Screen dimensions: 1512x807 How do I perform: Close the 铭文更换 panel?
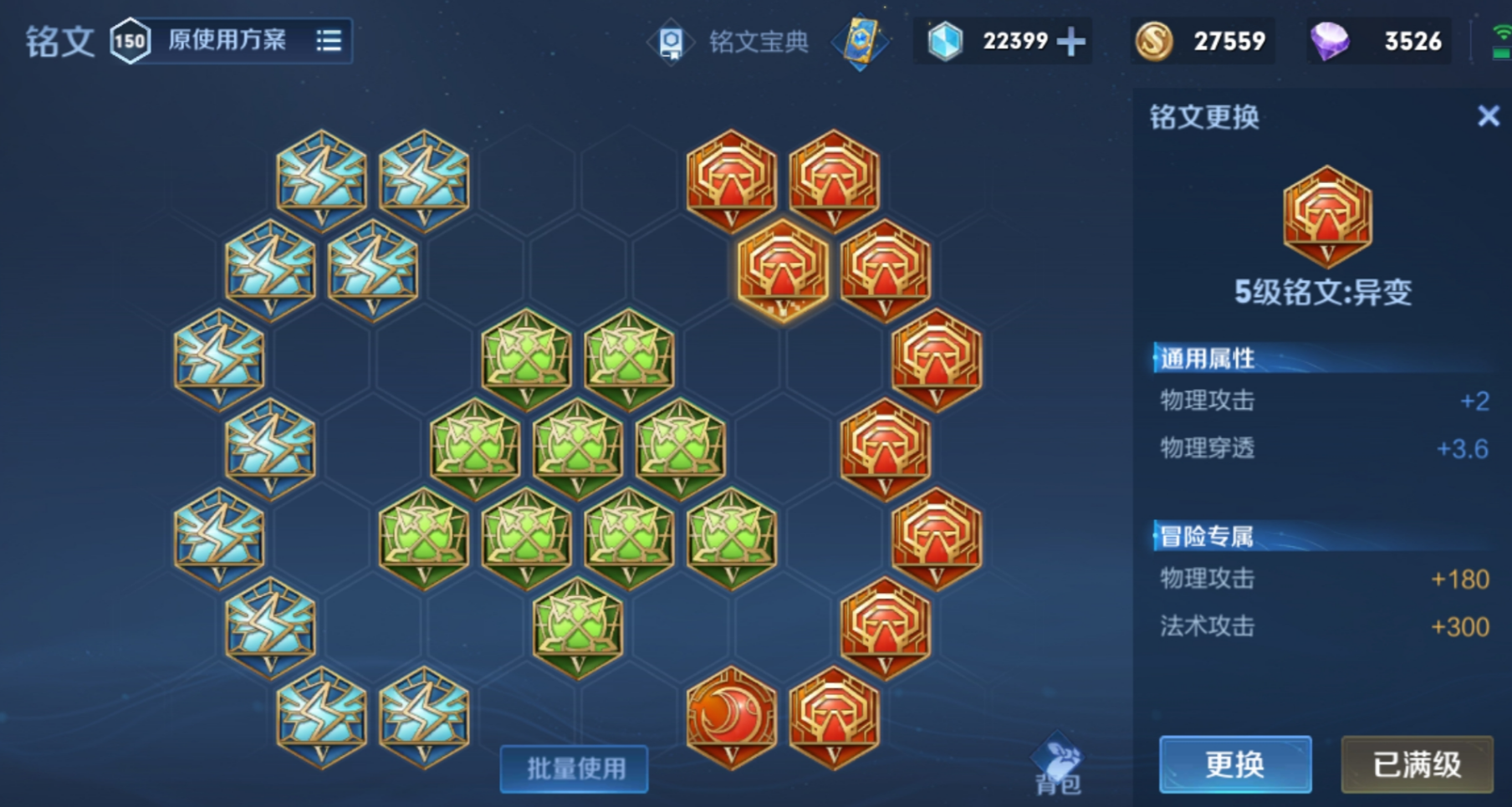point(1488,117)
